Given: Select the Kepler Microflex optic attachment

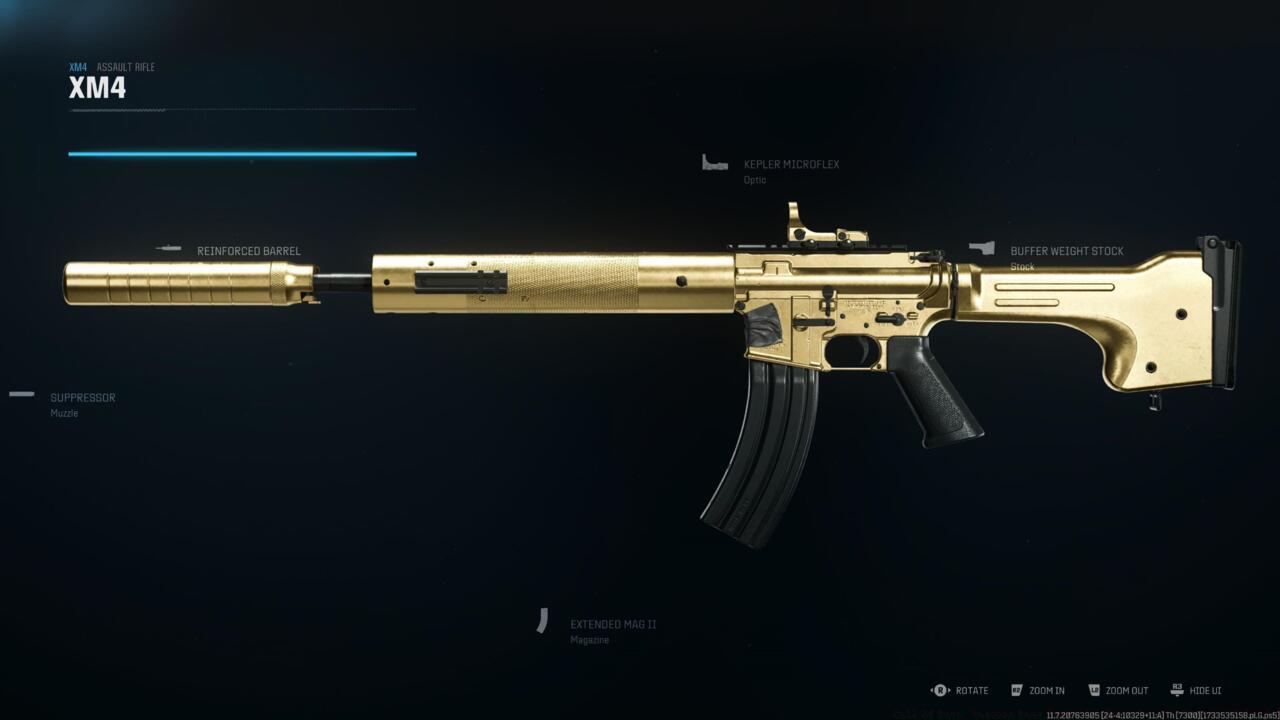Looking at the screenshot, I should click(790, 165).
